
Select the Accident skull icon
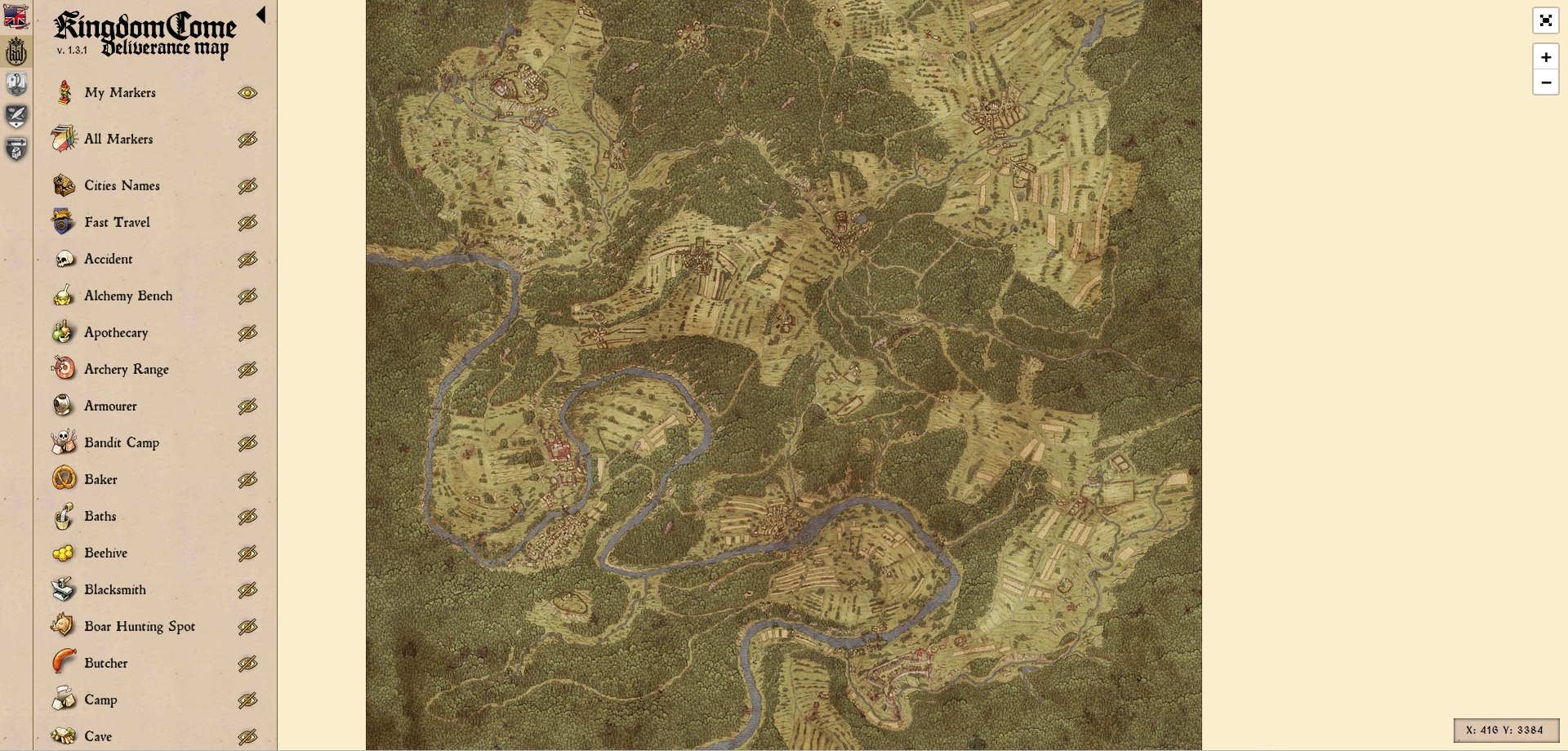62,259
